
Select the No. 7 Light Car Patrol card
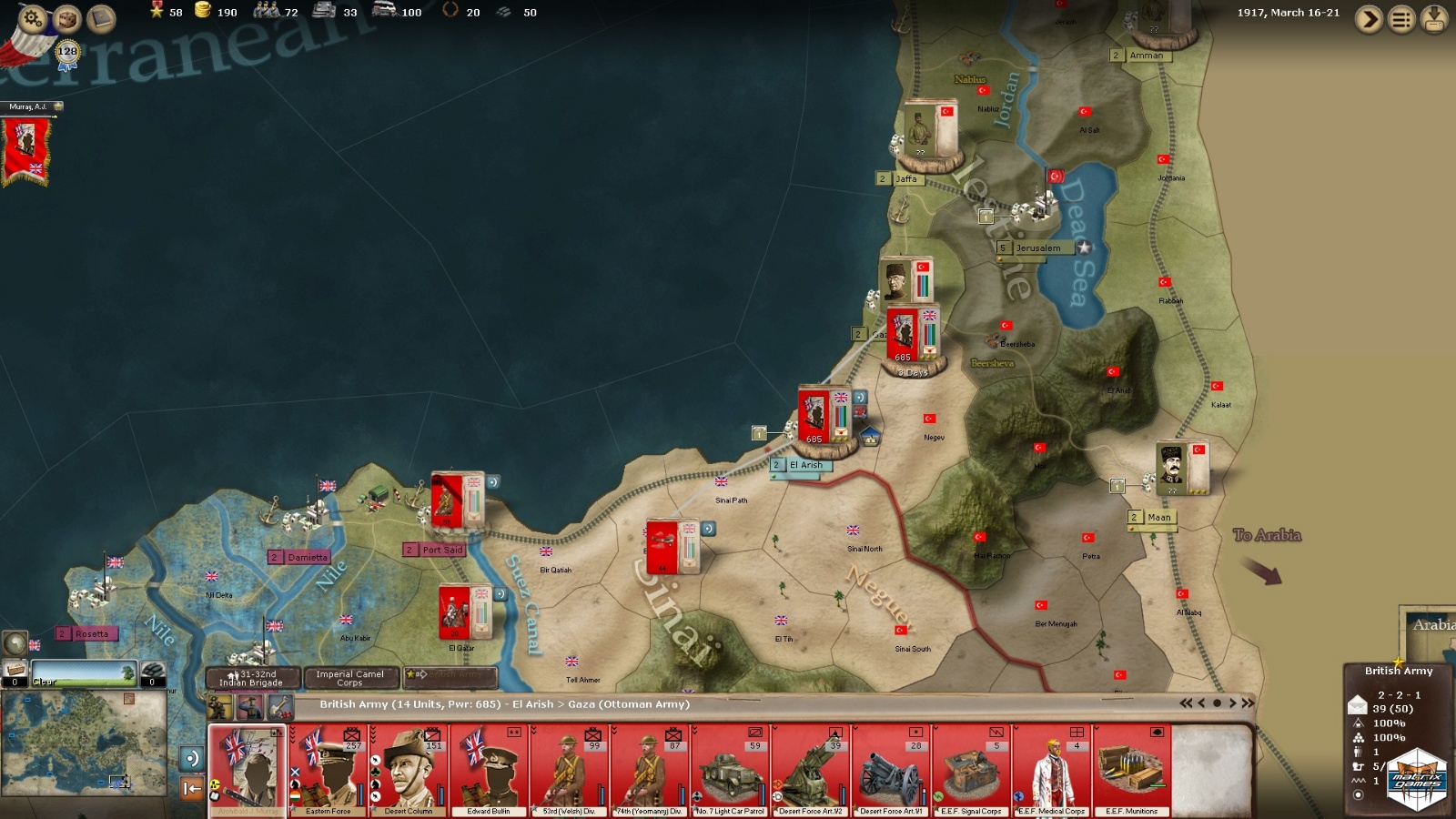(x=729, y=770)
